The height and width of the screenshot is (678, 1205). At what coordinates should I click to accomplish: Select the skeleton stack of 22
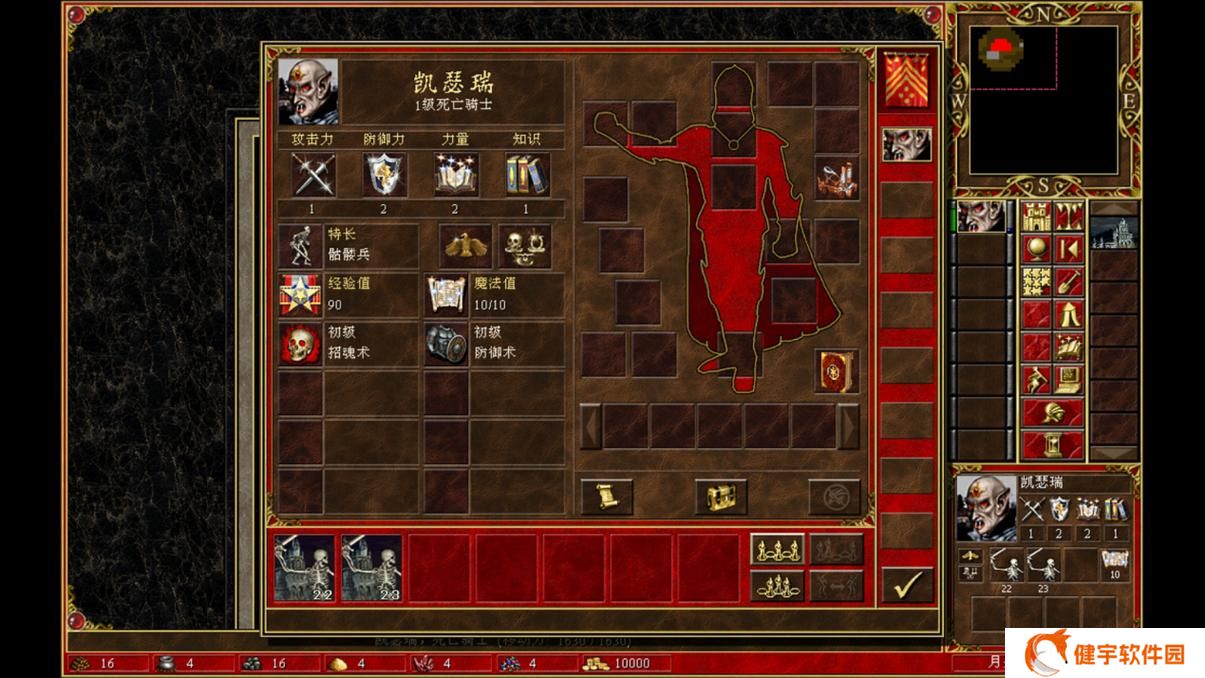coord(305,568)
